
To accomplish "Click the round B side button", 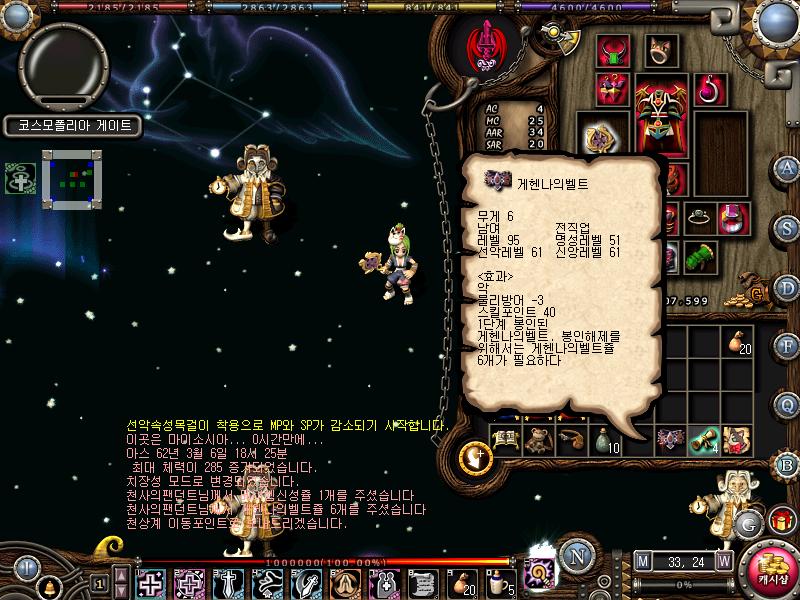I will (787, 464).
